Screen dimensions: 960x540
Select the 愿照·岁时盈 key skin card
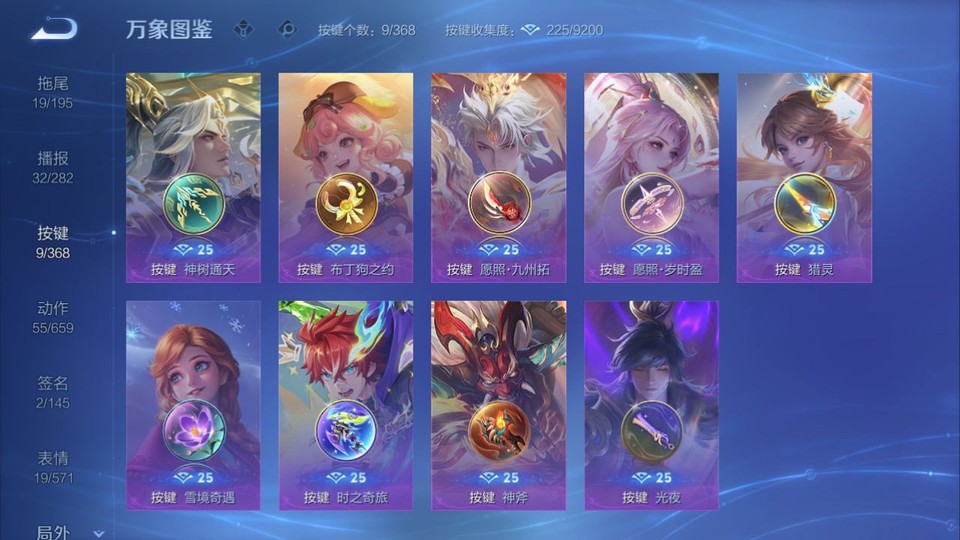click(651, 177)
